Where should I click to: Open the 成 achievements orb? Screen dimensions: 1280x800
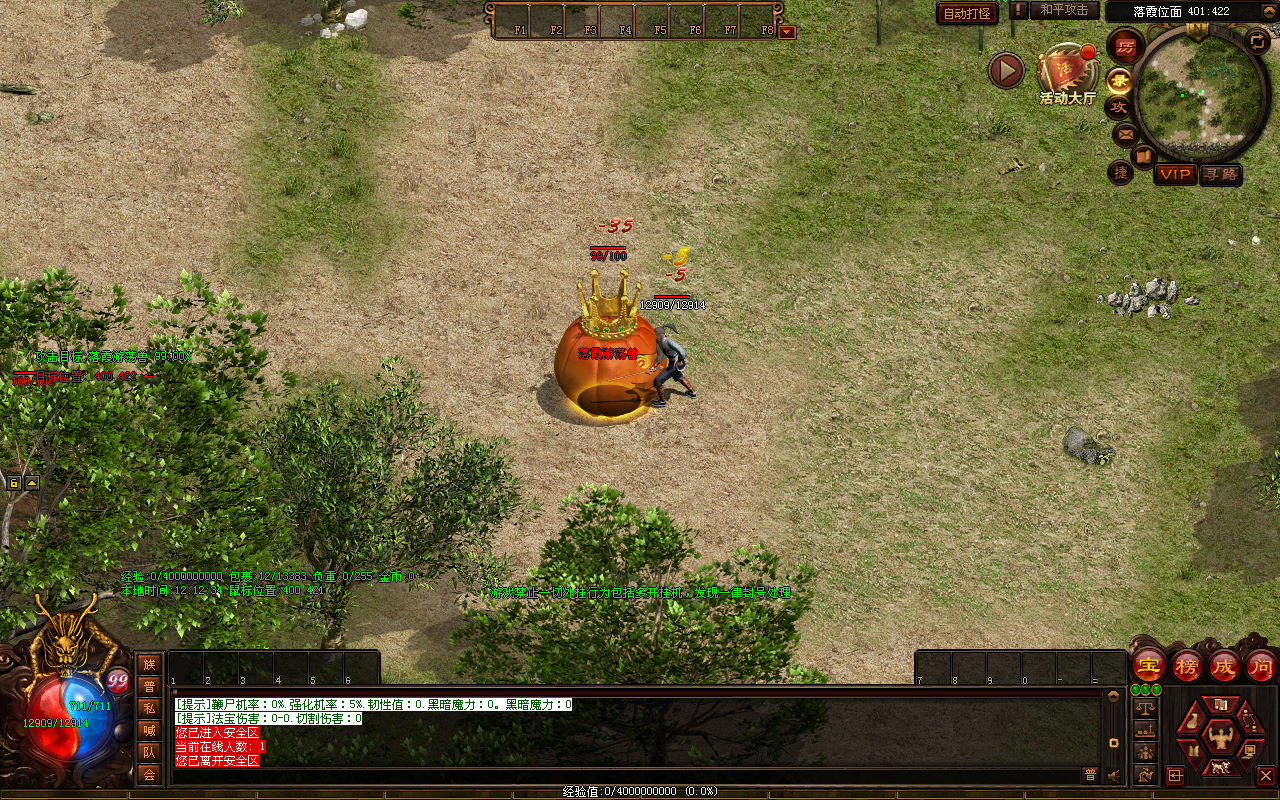1224,665
